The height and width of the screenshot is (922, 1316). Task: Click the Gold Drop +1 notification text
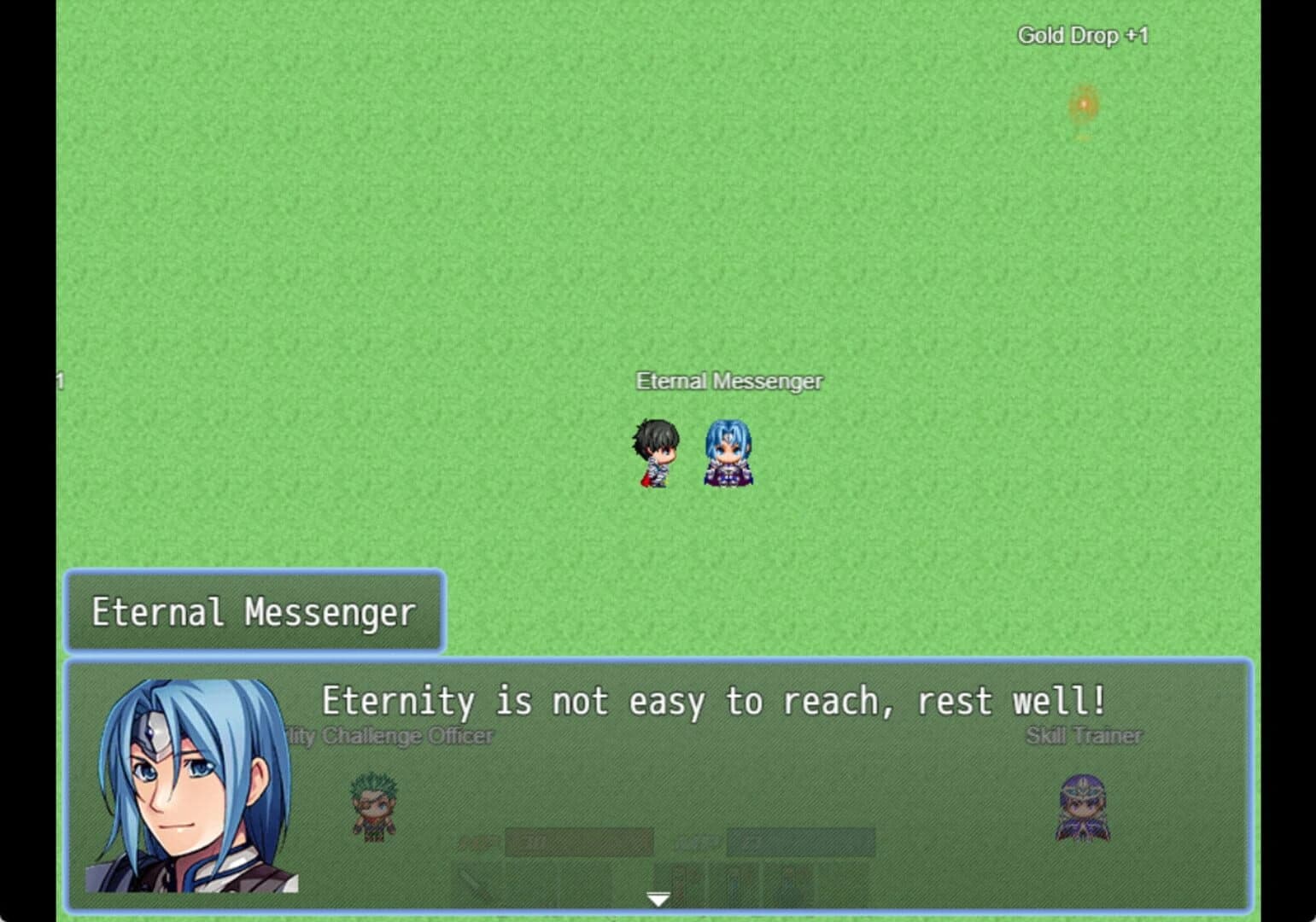[1083, 35]
